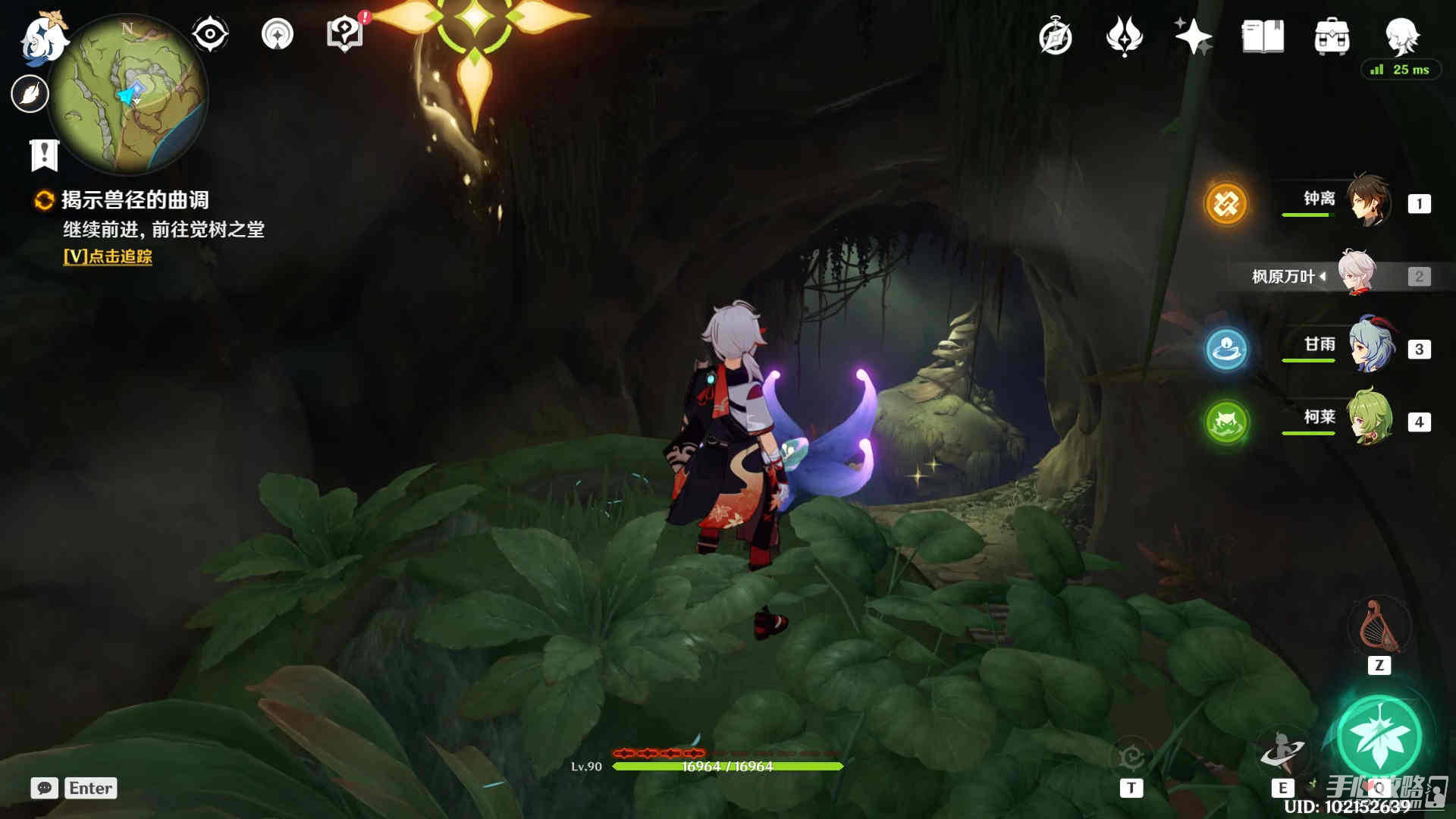Track quest via 点击追踪 link
Image resolution: width=1456 pixels, height=819 pixels.
coord(108,256)
